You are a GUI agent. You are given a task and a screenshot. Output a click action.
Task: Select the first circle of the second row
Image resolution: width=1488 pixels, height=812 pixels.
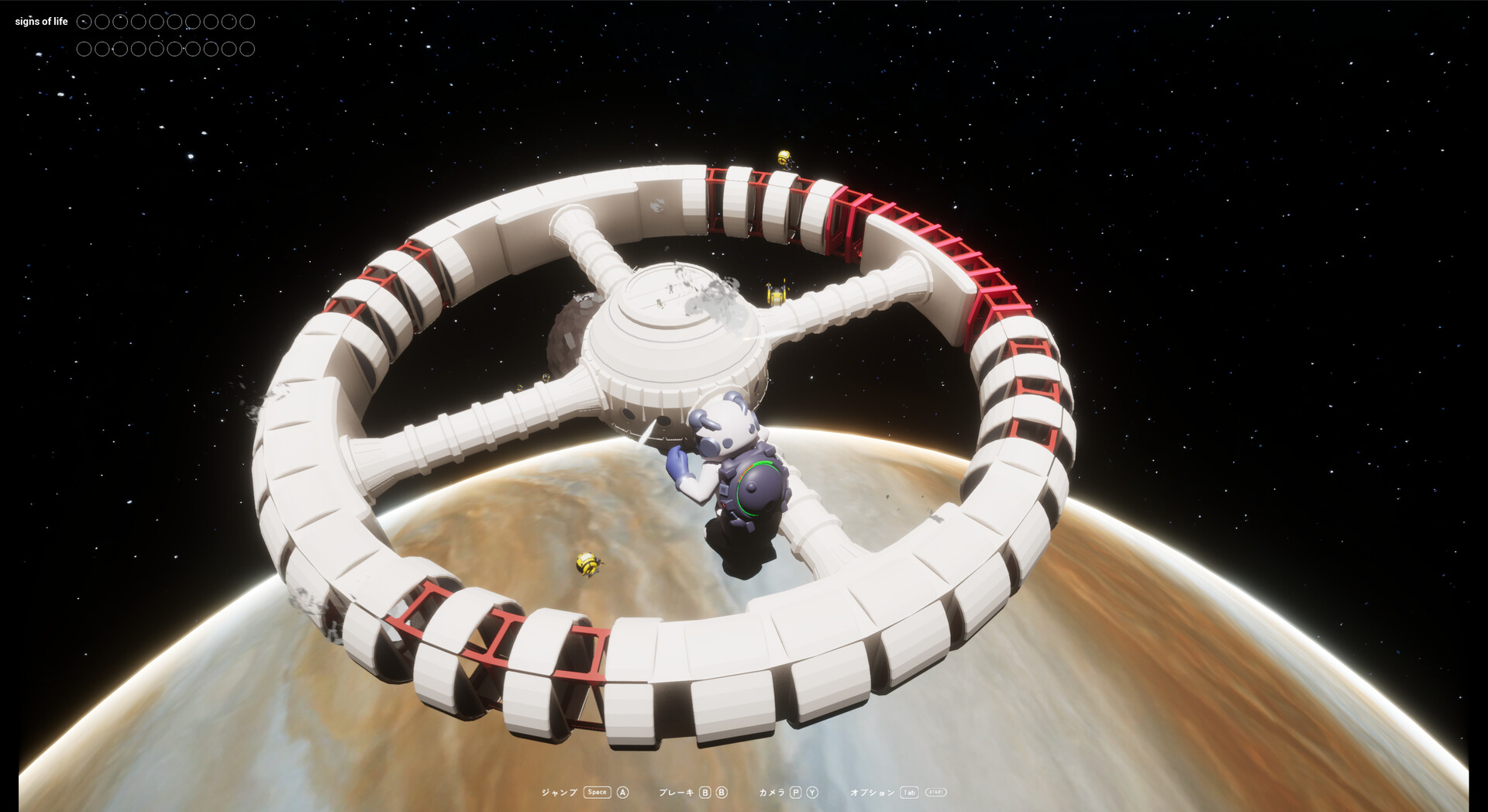click(84, 49)
